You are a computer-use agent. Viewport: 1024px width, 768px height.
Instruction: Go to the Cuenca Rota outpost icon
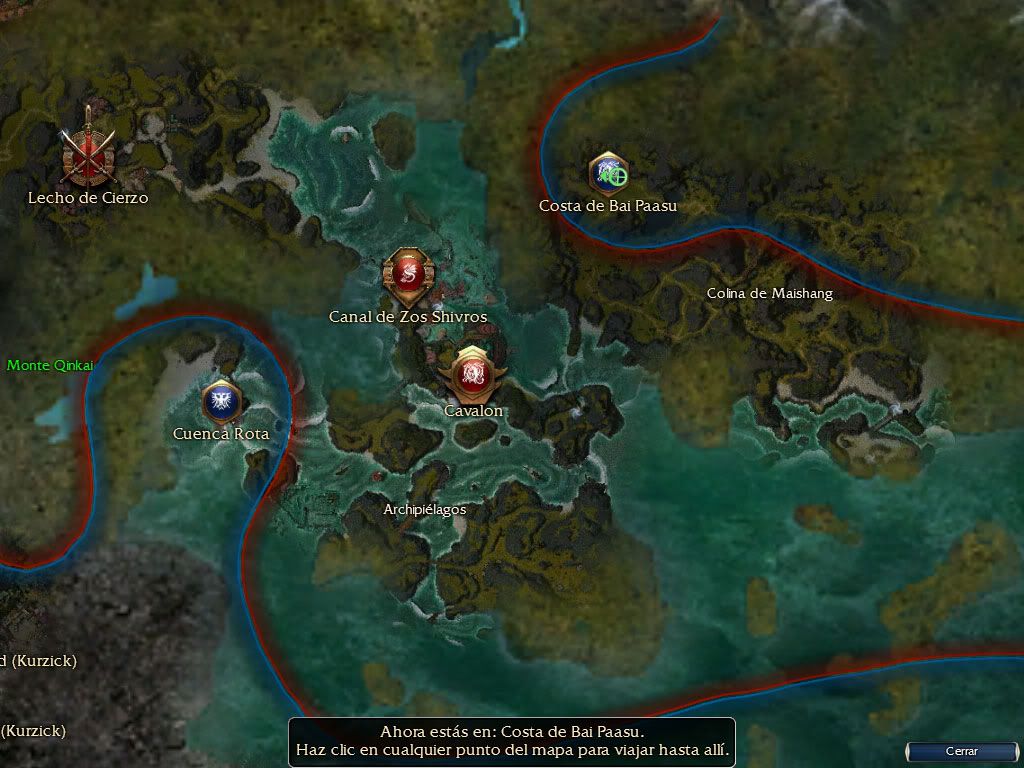pyautogui.click(x=221, y=400)
